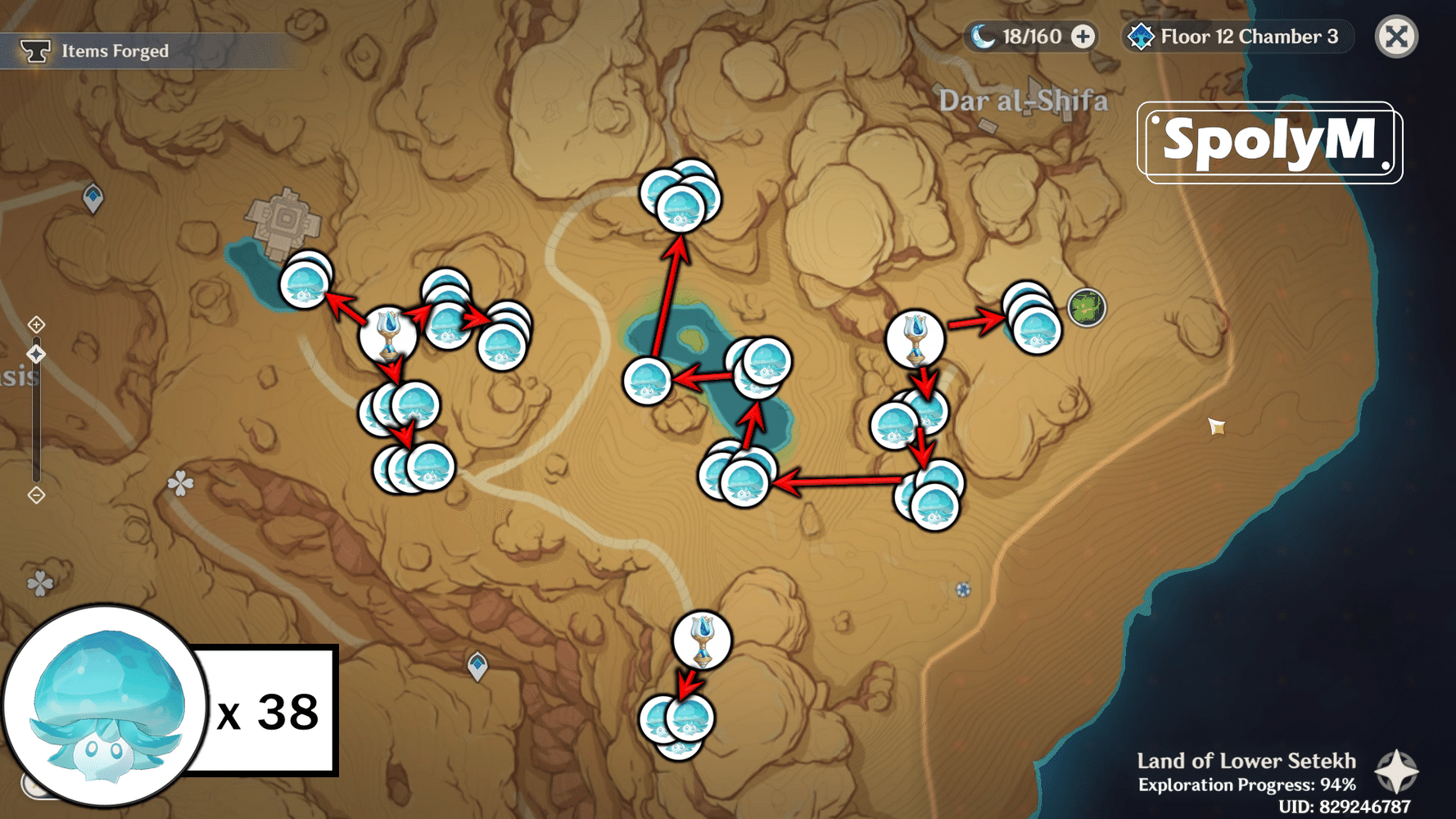Click the map zoom slider handle
1456x819 pixels.
click(x=36, y=354)
